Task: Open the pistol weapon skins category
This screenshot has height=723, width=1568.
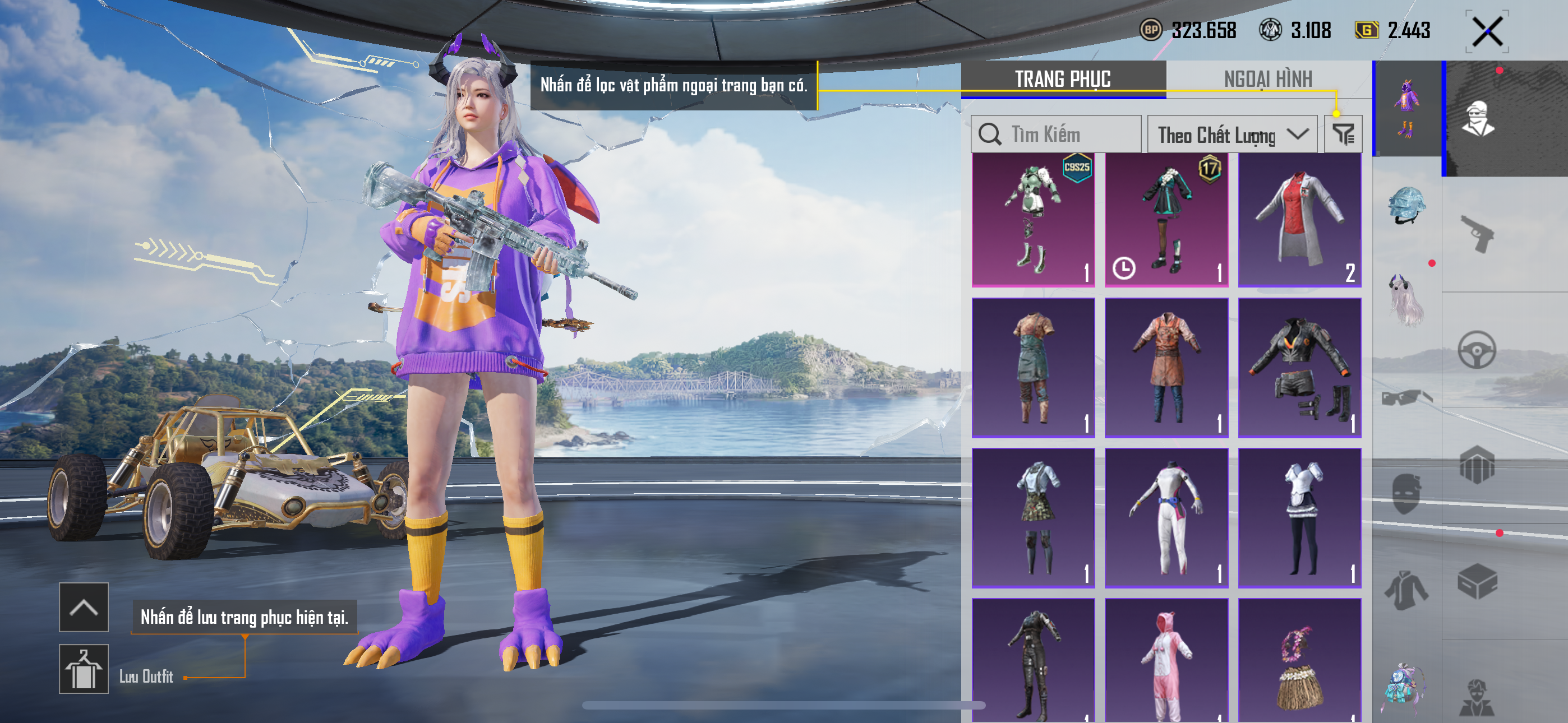Action: (1477, 233)
